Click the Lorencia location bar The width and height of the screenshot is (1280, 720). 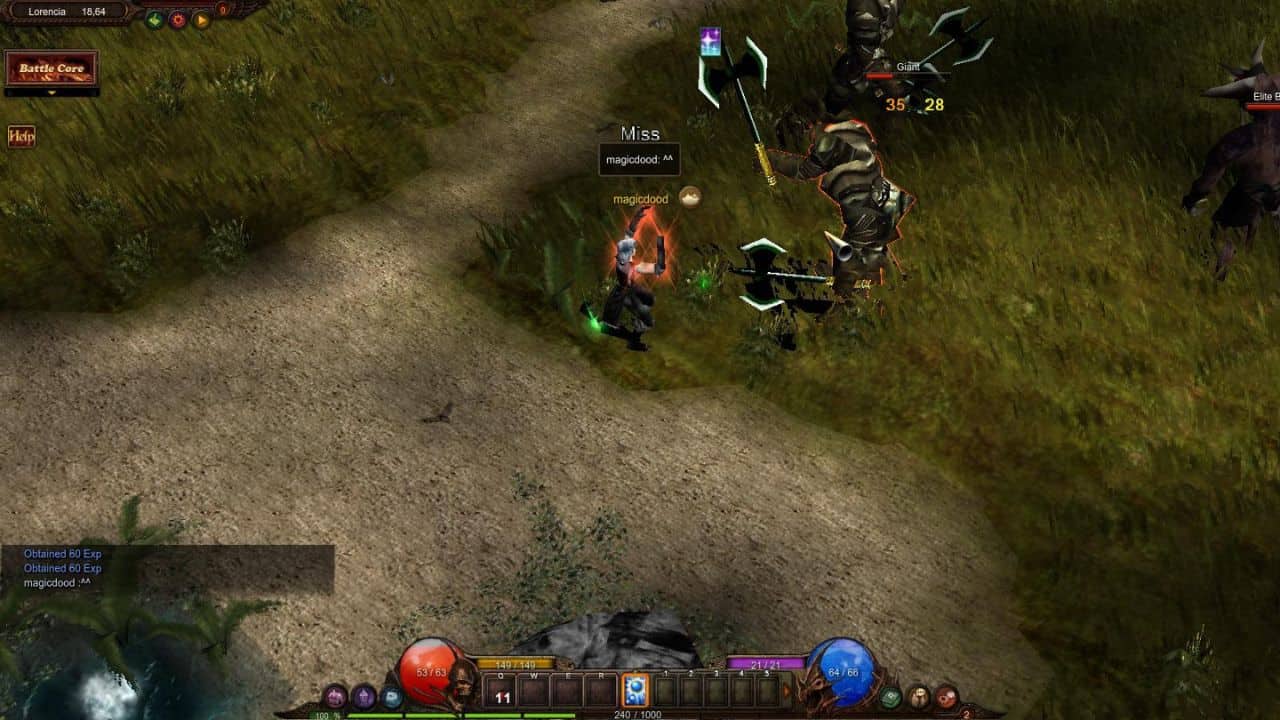click(65, 11)
